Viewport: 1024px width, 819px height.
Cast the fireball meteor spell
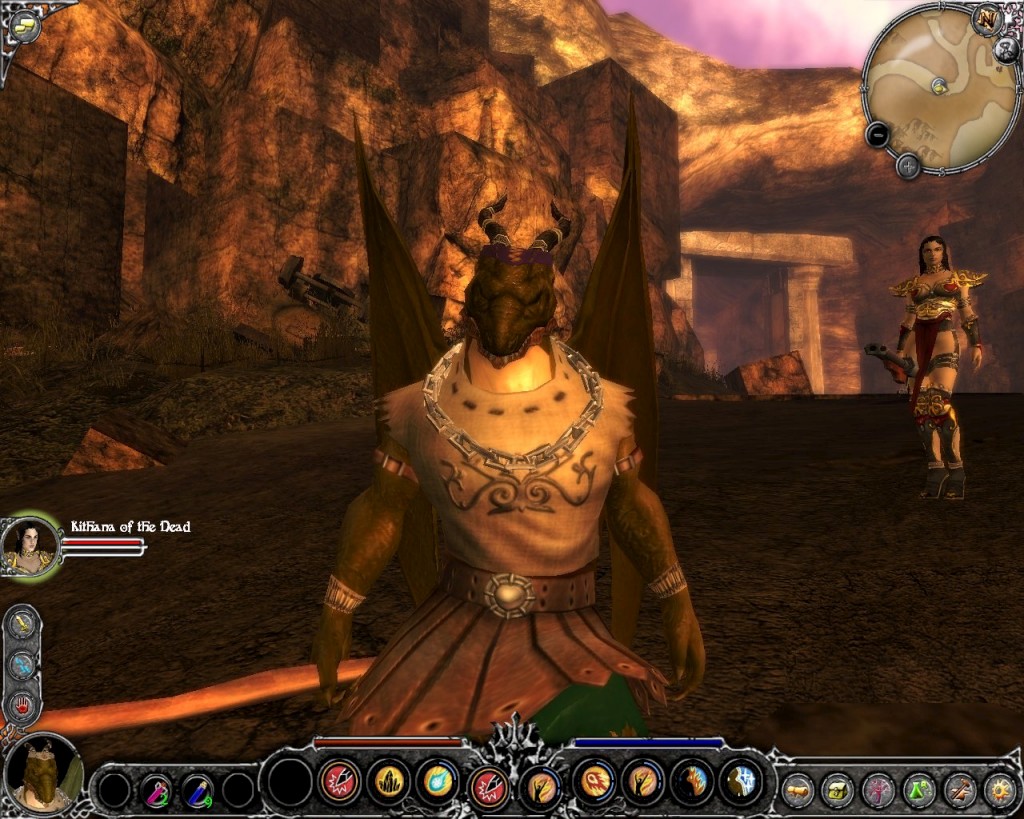click(592, 780)
